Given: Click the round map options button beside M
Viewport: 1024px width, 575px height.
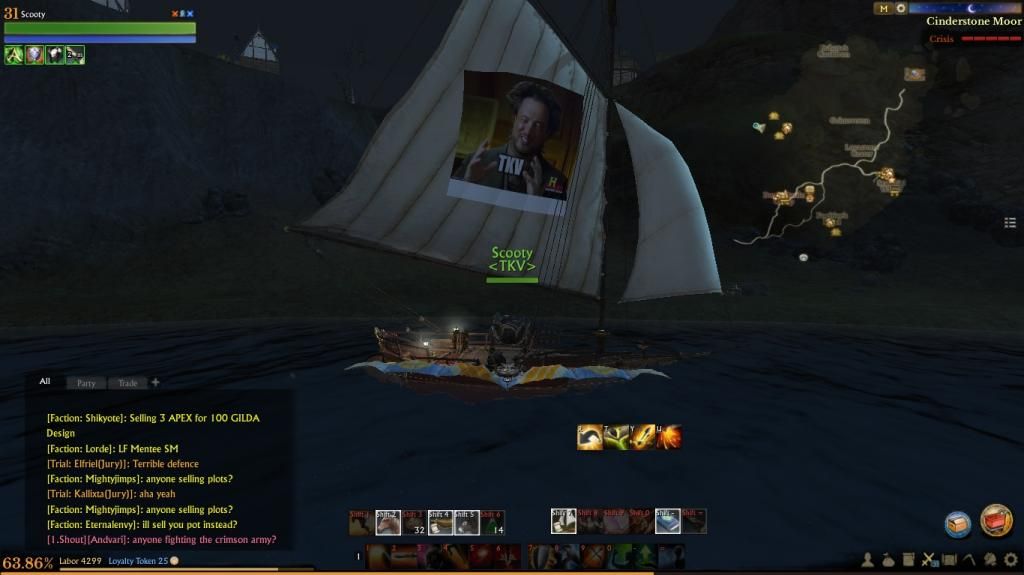Looking at the screenshot, I should [x=901, y=8].
